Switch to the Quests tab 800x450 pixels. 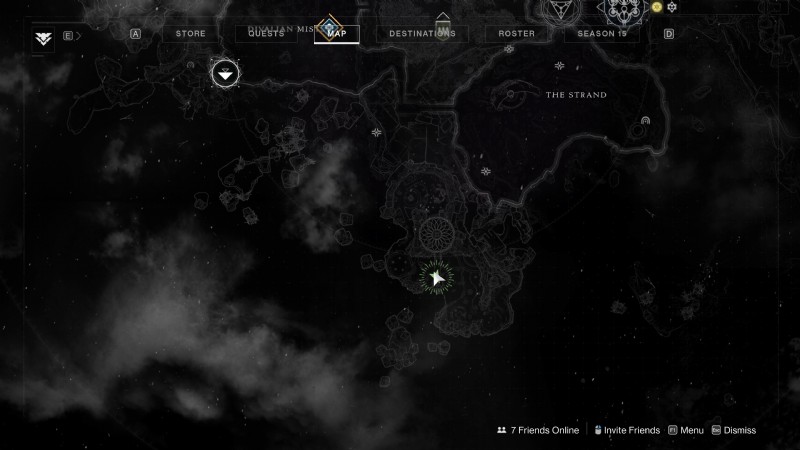[266, 33]
